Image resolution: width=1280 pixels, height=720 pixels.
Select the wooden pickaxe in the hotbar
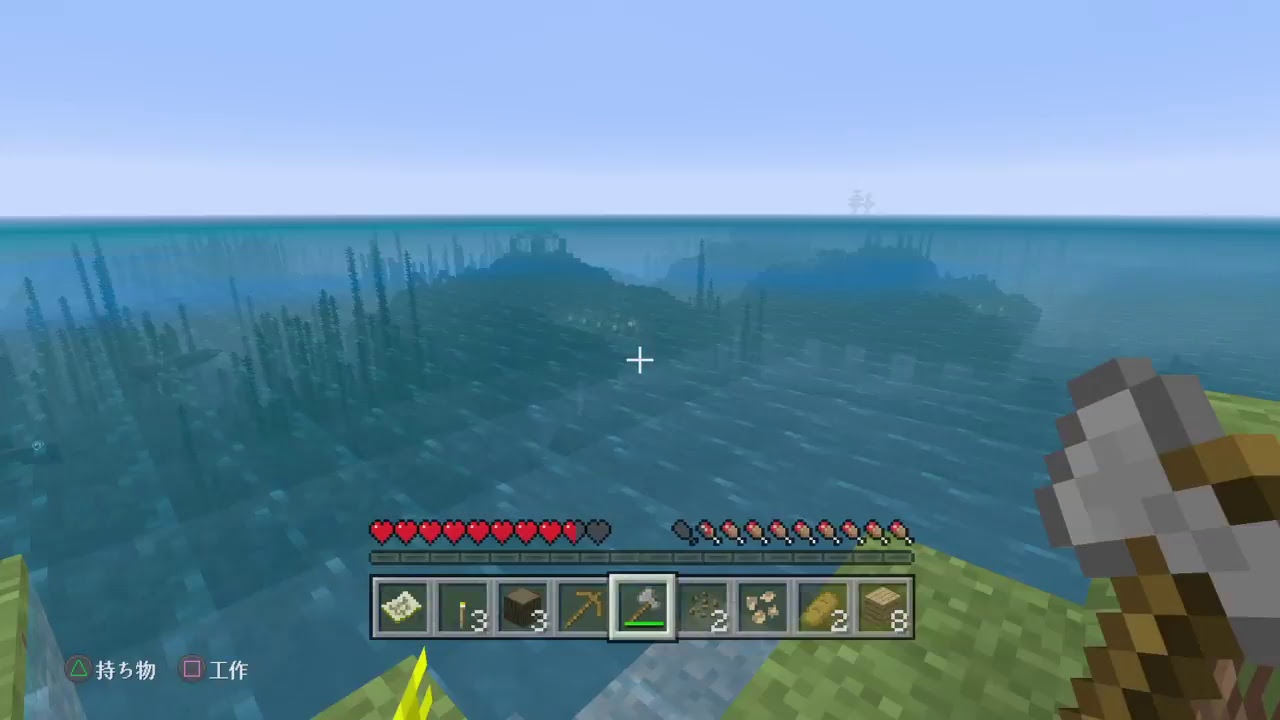(x=582, y=605)
